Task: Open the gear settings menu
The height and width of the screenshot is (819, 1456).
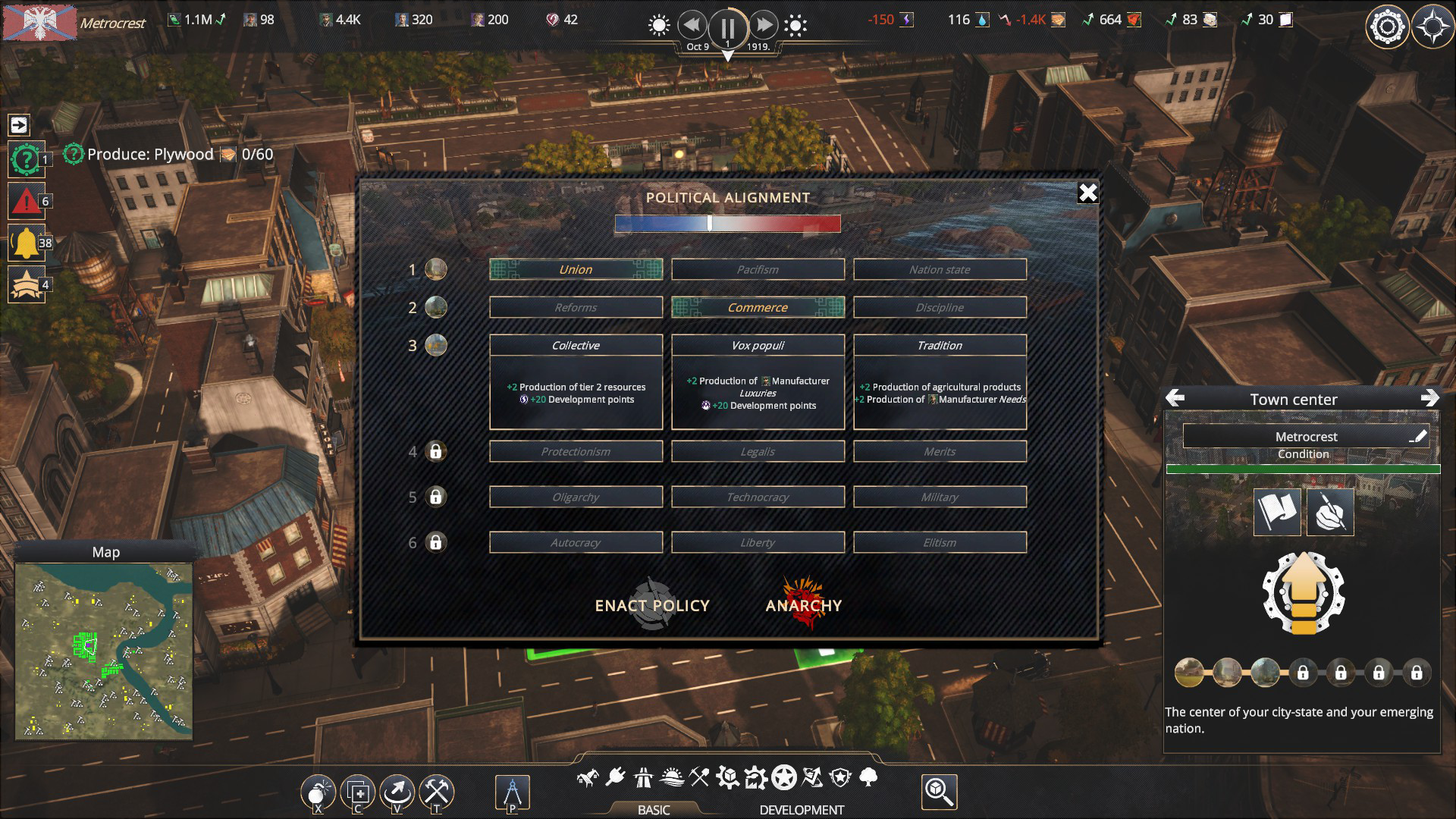Action: click(x=1387, y=27)
